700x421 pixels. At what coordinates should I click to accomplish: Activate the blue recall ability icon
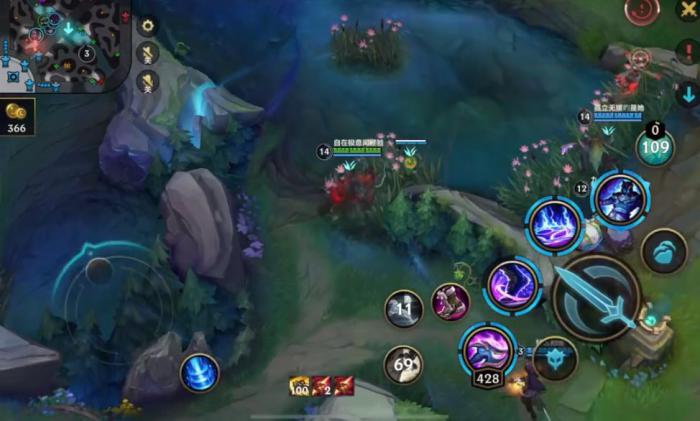[x=199, y=373]
